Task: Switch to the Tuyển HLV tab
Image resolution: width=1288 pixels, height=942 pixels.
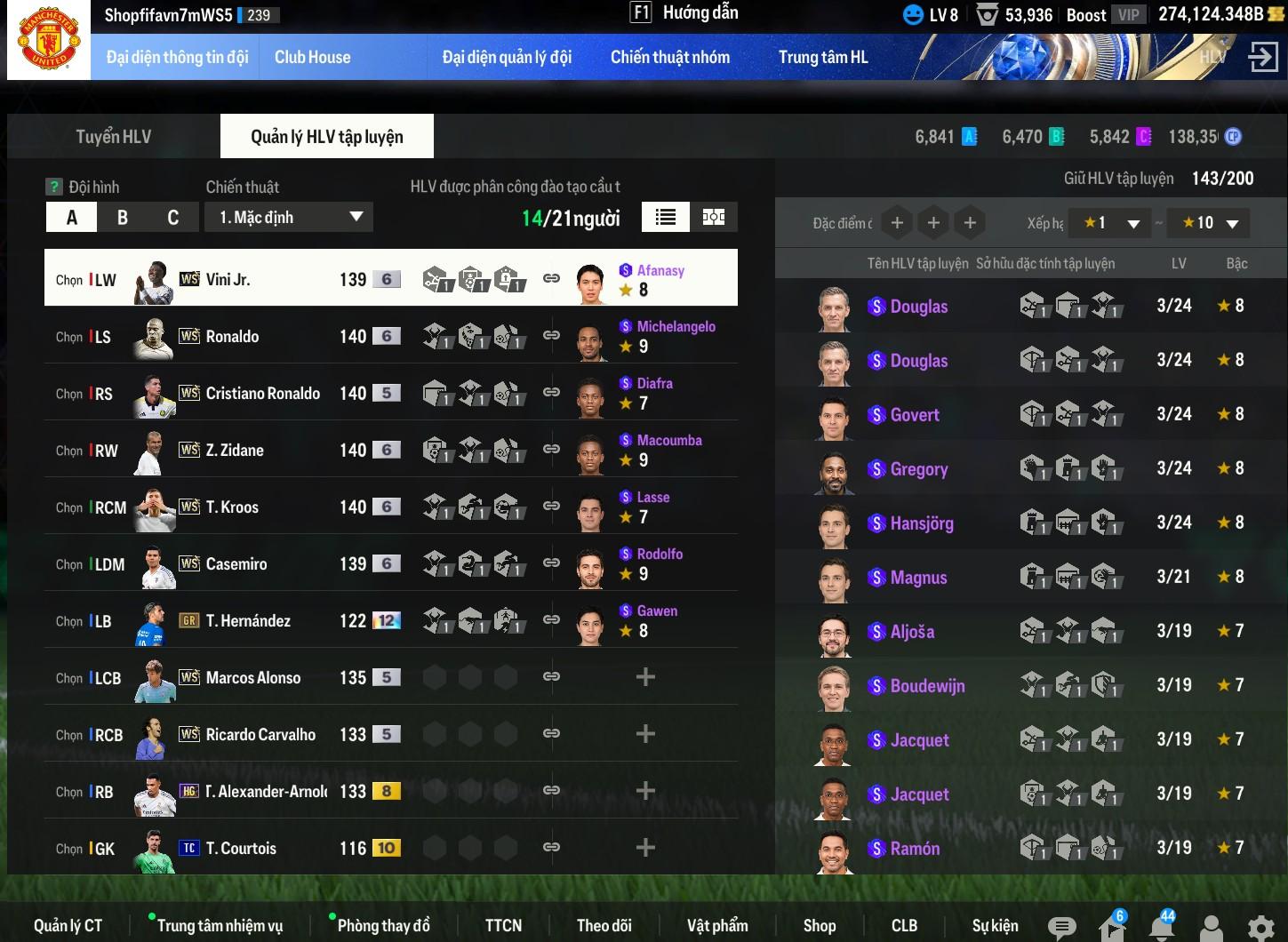Action: click(114, 137)
